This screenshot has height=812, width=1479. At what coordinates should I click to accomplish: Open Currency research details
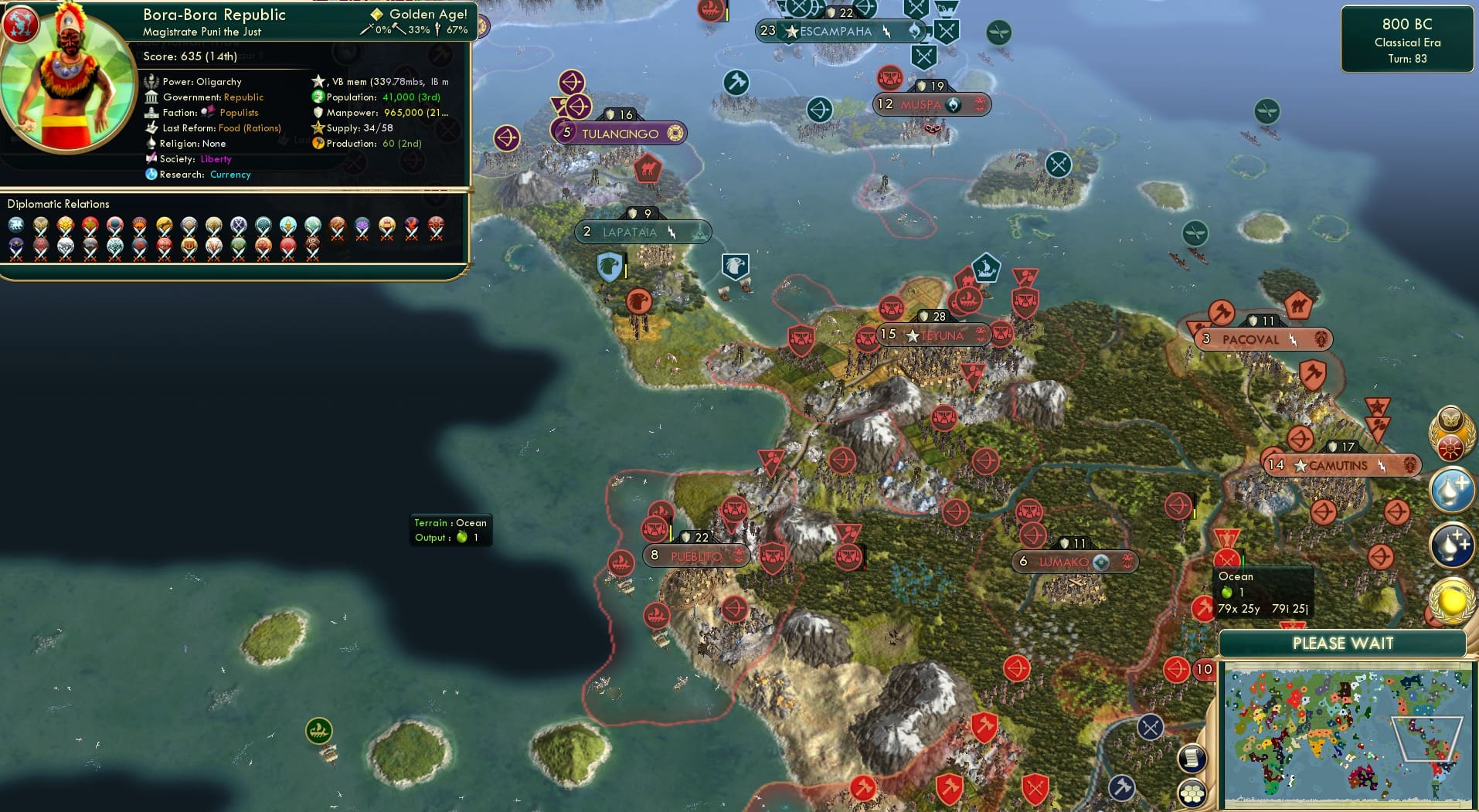coord(229,175)
